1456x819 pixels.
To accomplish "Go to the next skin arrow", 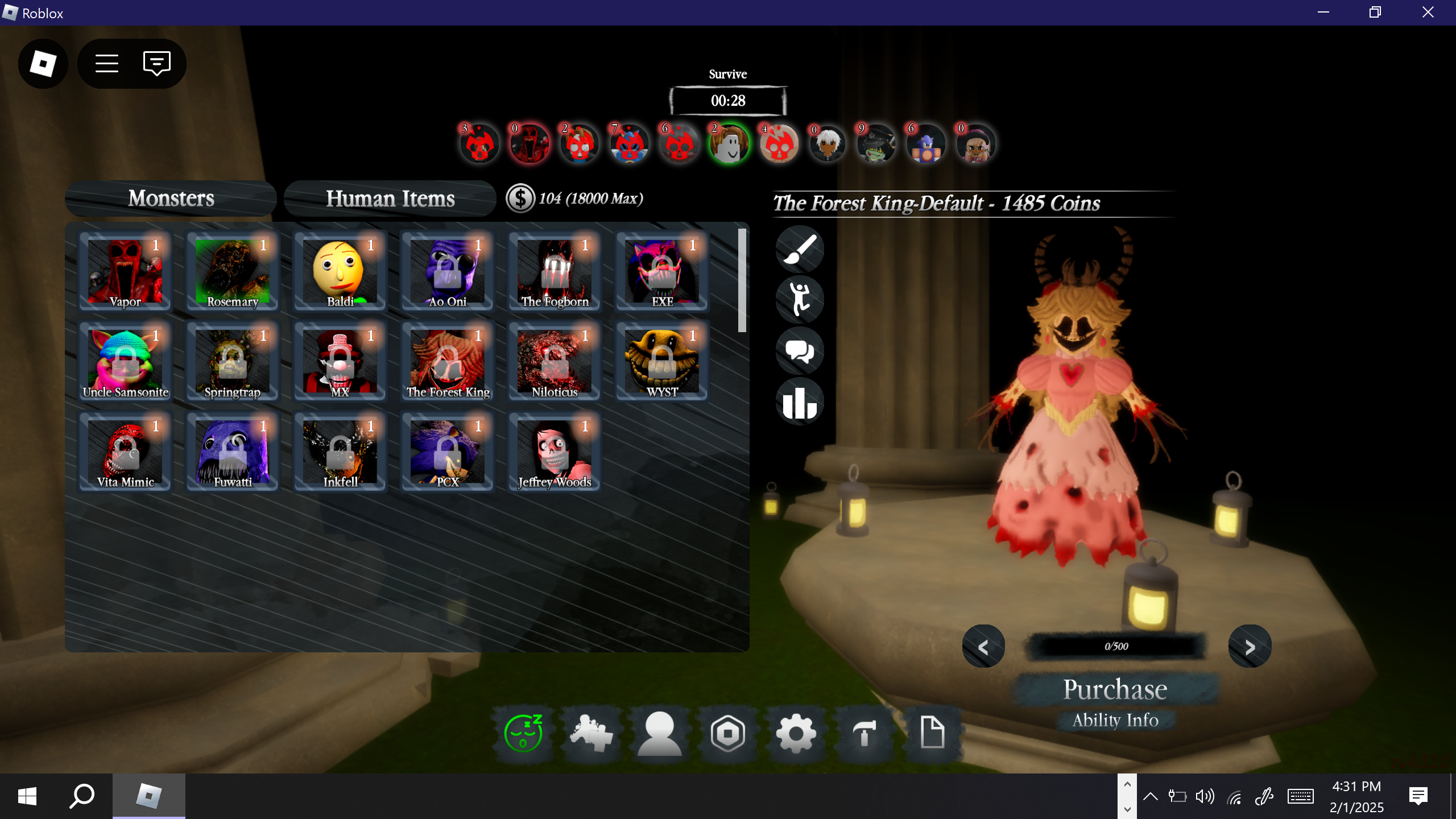I will [1250, 647].
